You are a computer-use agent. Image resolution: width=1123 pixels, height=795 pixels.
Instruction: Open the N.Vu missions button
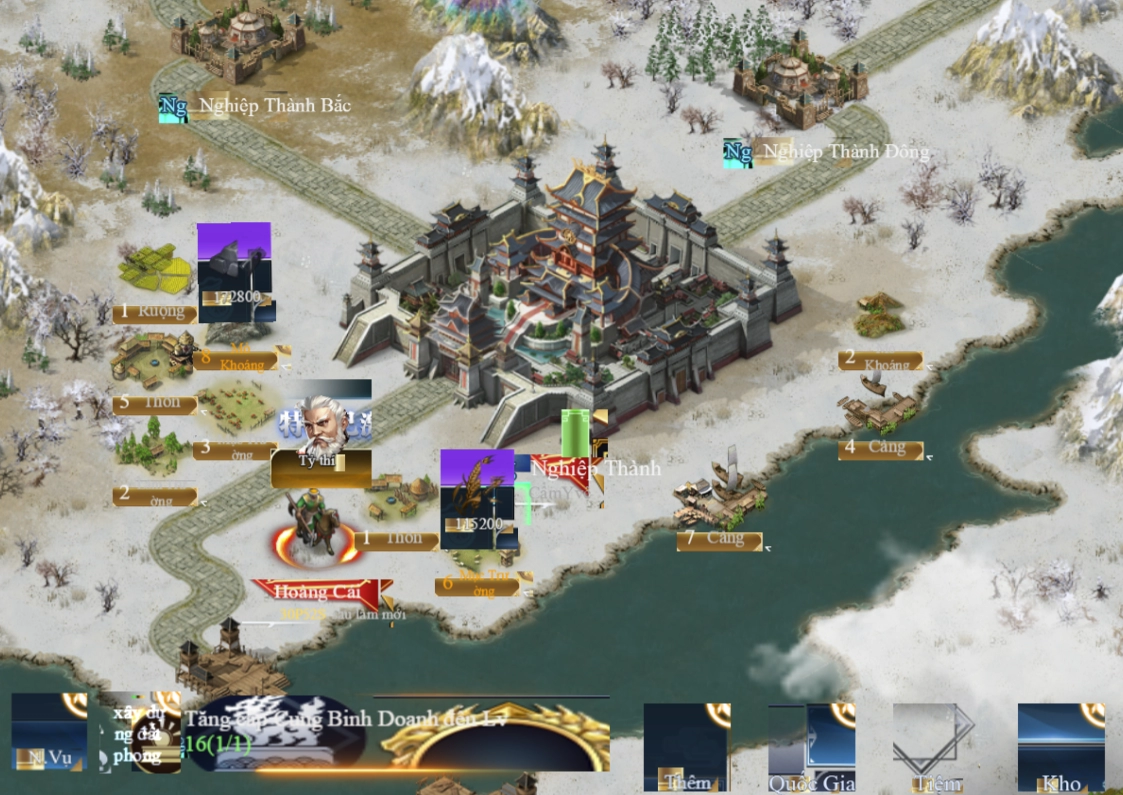click(x=49, y=733)
